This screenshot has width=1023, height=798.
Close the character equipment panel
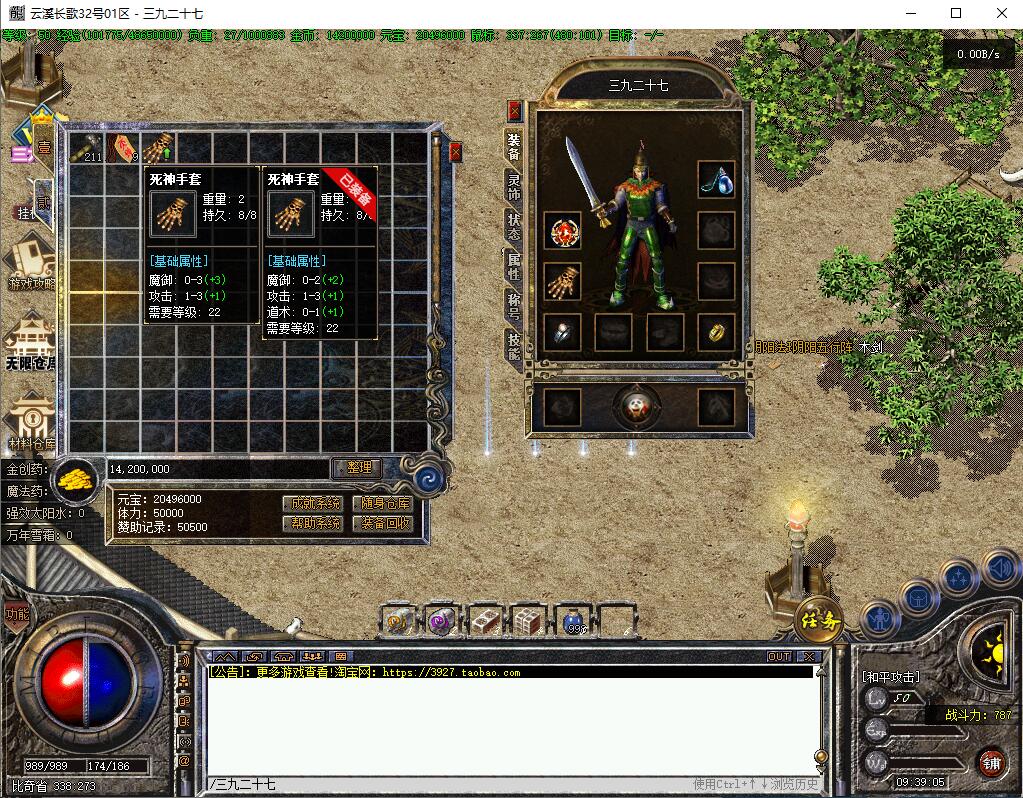pyautogui.click(x=515, y=110)
